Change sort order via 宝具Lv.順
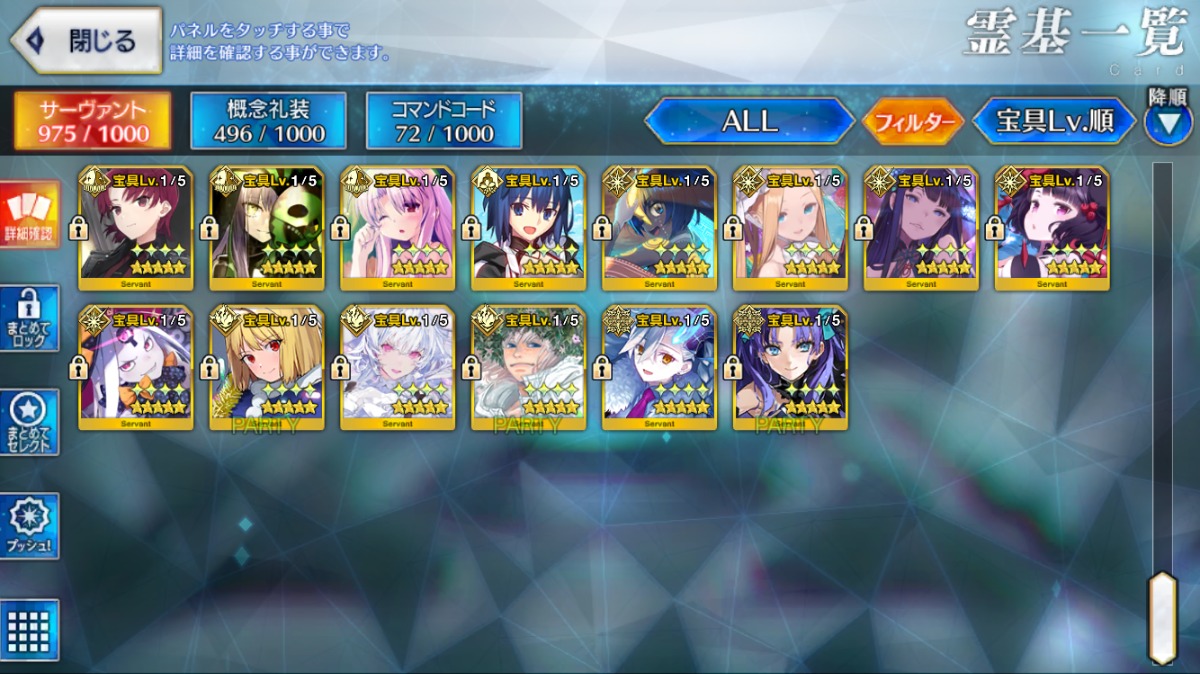 click(x=1054, y=122)
